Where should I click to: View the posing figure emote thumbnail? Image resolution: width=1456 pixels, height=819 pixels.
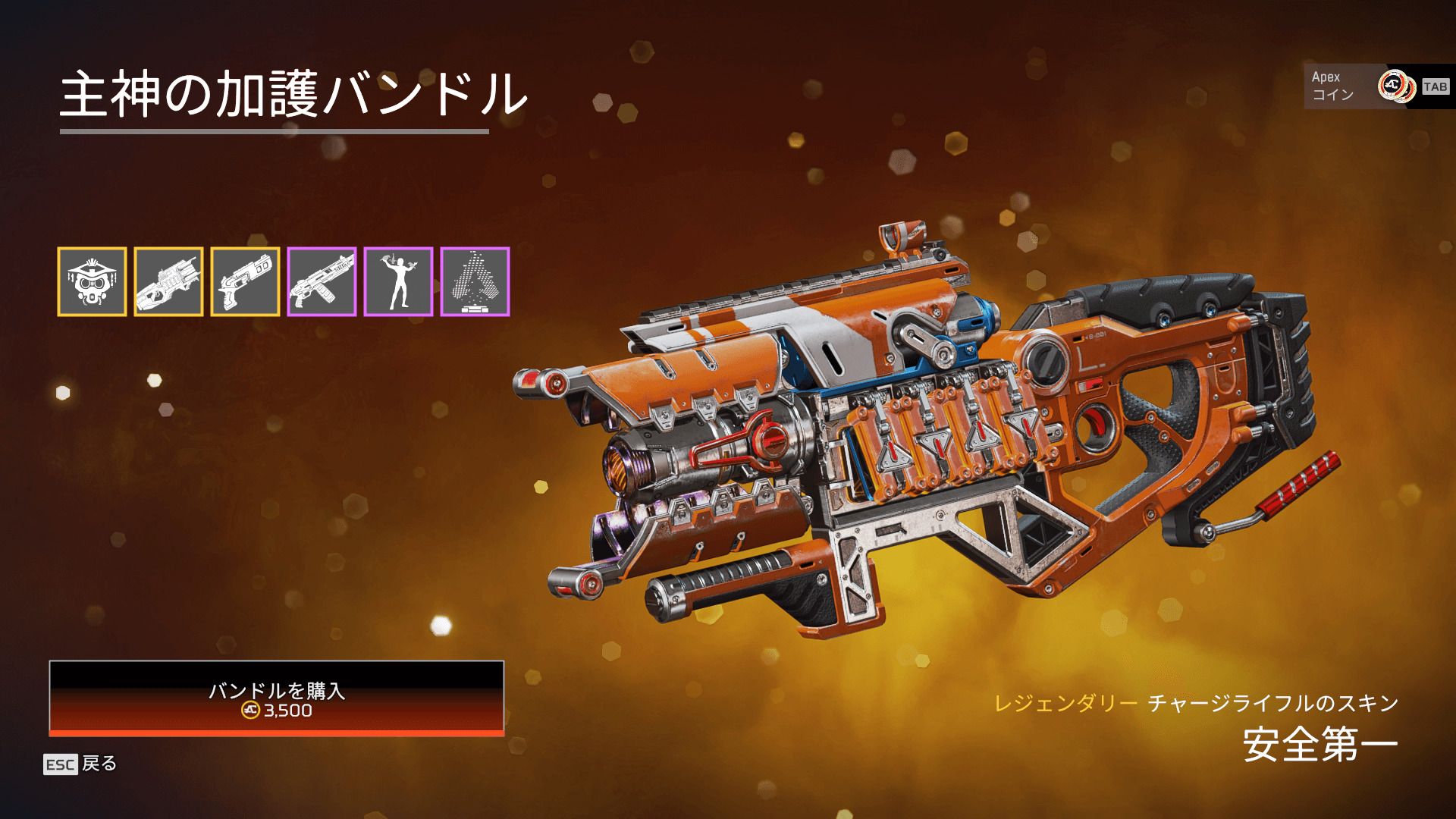[398, 281]
